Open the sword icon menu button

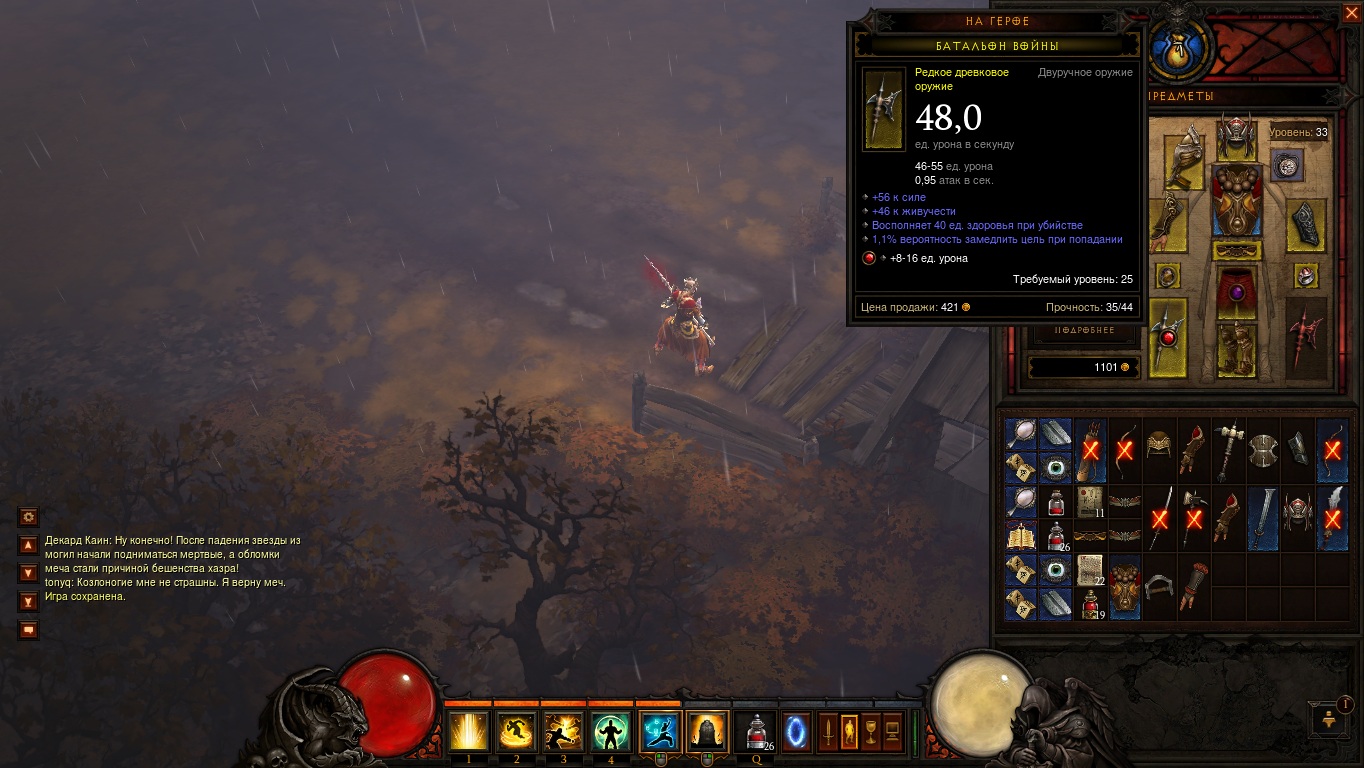(x=828, y=732)
